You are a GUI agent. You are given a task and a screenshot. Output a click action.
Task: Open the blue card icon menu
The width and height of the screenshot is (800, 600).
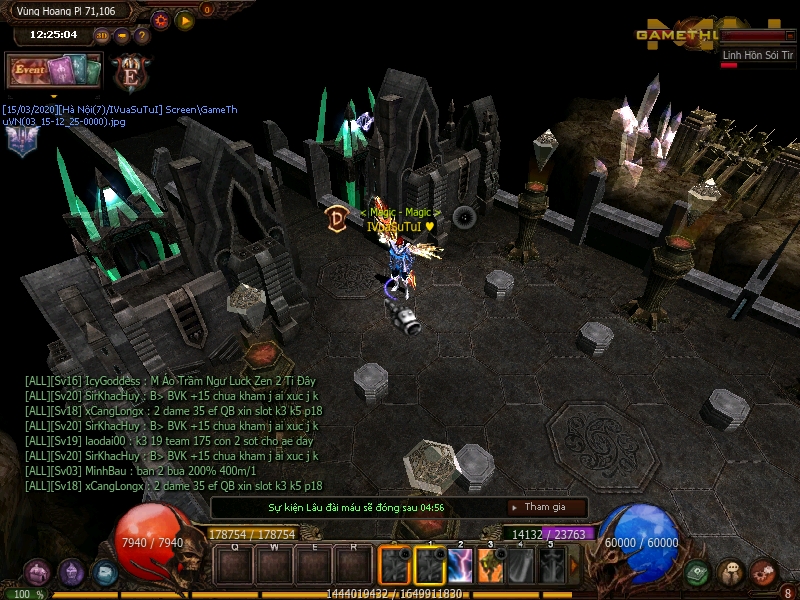(x=104, y=573)
